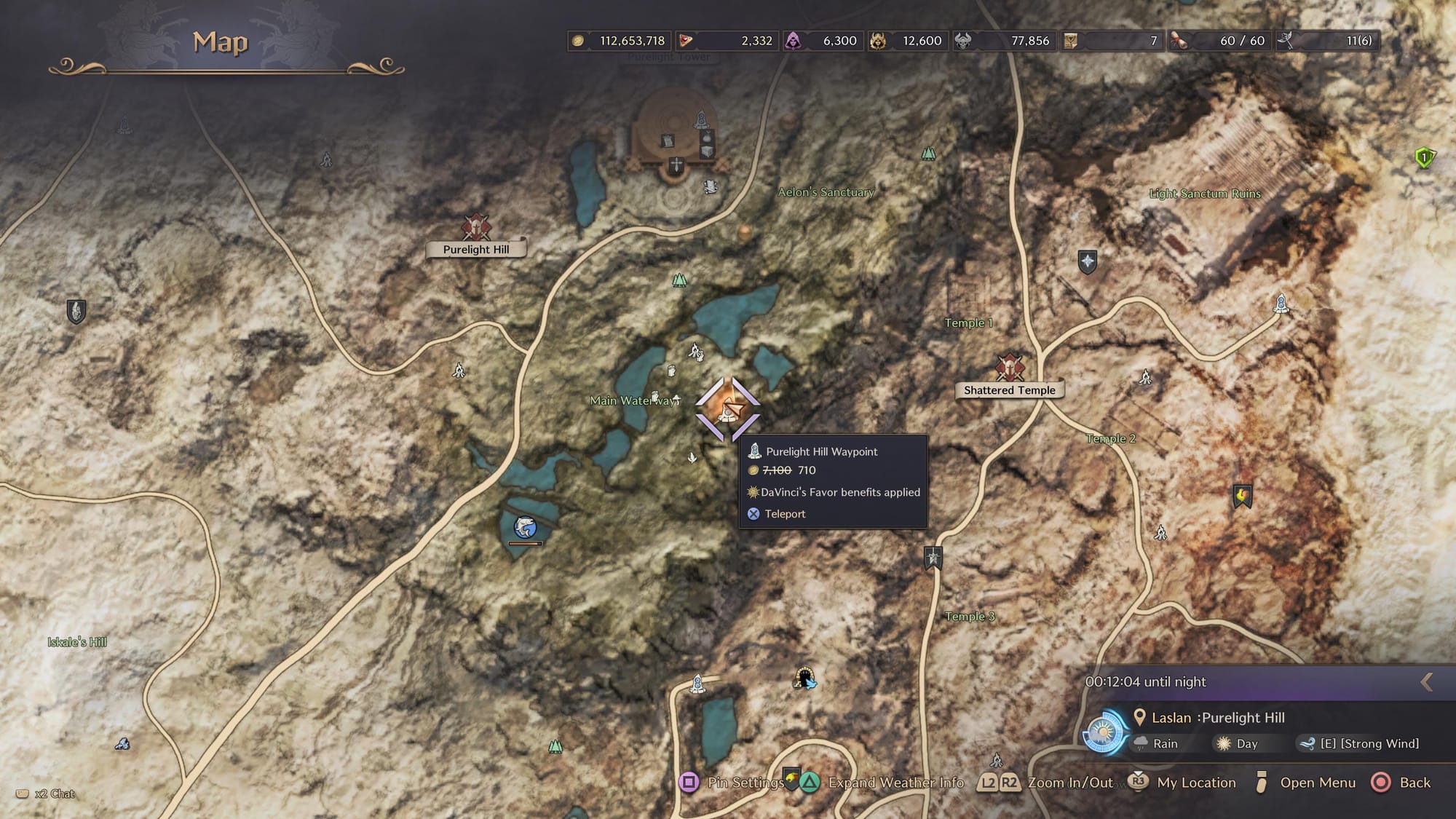Viewport: 1456px width, 819px height.
Task: Click the shield marker with four-point star
Action: click(x=1087, y=261)
